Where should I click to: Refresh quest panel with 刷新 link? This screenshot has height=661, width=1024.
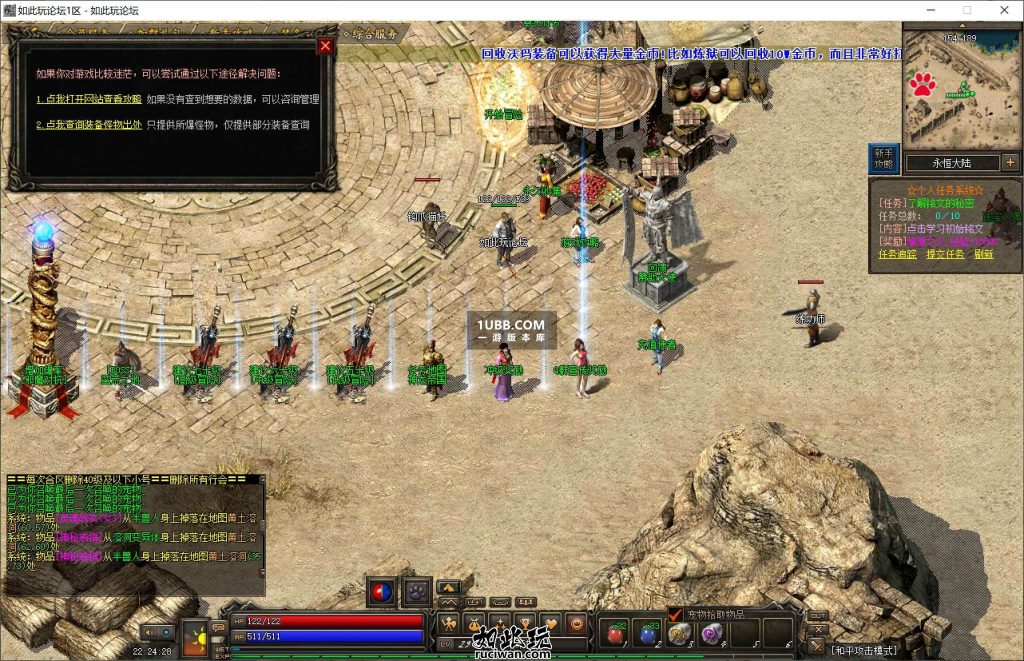tap(984, 254)
